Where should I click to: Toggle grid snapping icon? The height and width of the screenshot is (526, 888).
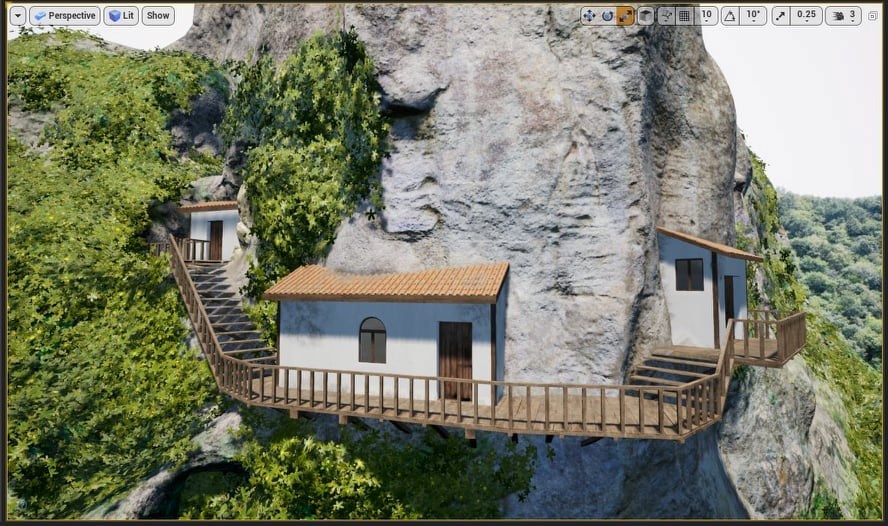pyautogui.click(x=685, y=16)
